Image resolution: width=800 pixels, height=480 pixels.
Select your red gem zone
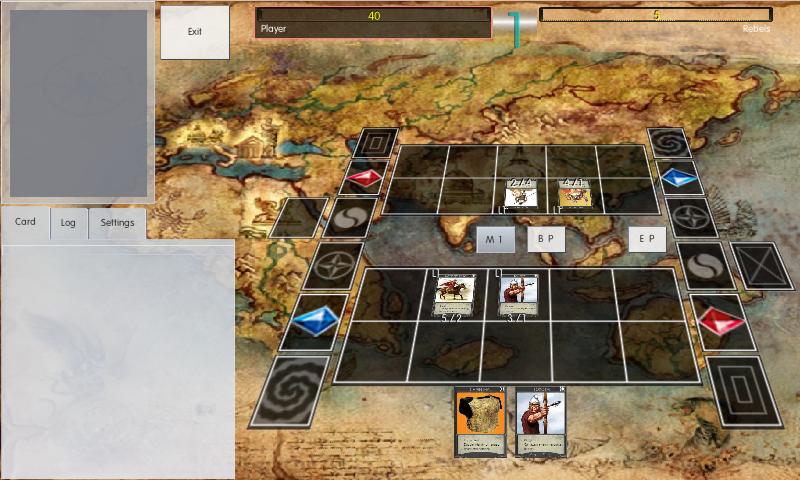[721, 321]
